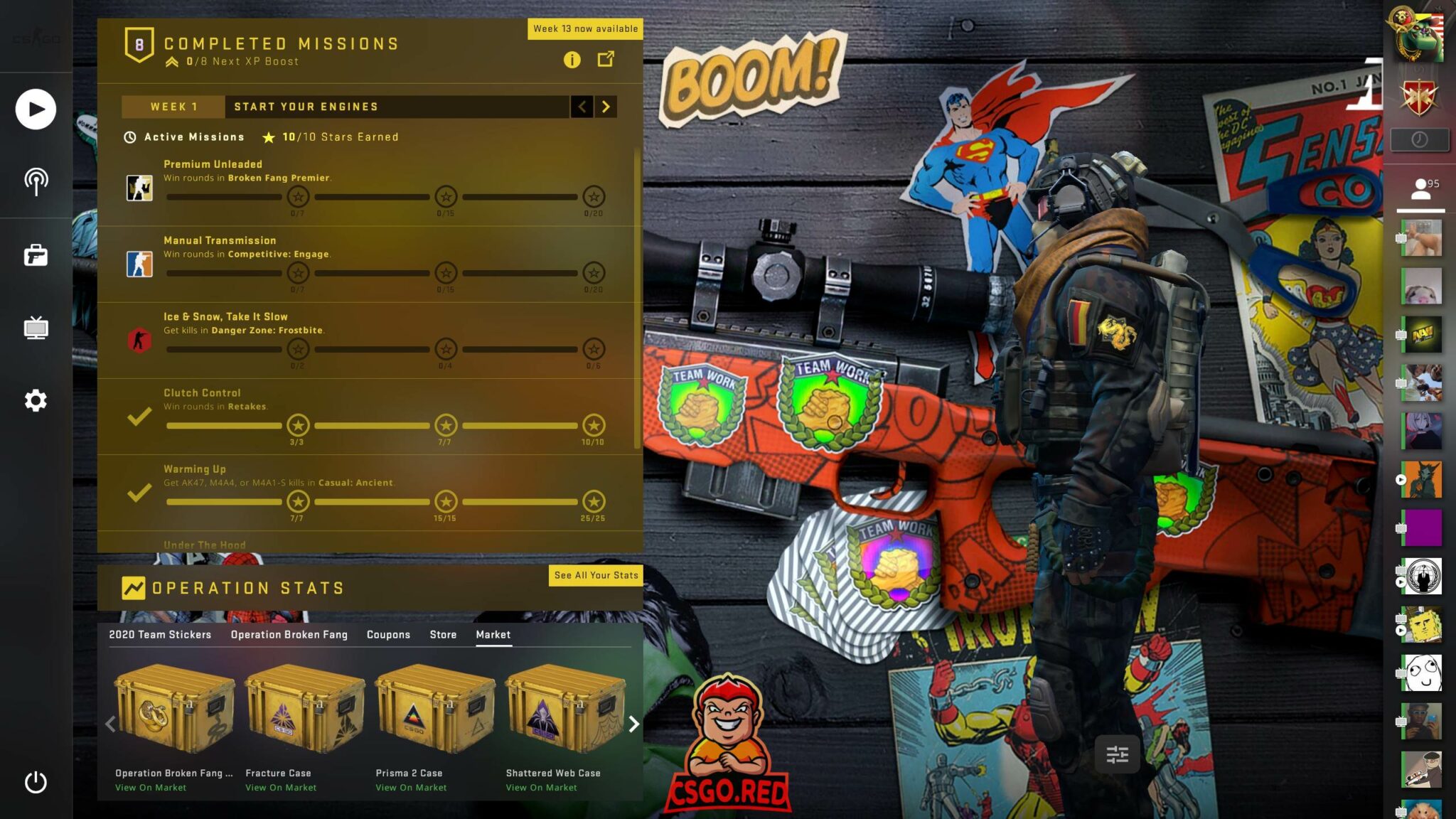
Task: Switch to the Store tab
Action: pos(443,634)
